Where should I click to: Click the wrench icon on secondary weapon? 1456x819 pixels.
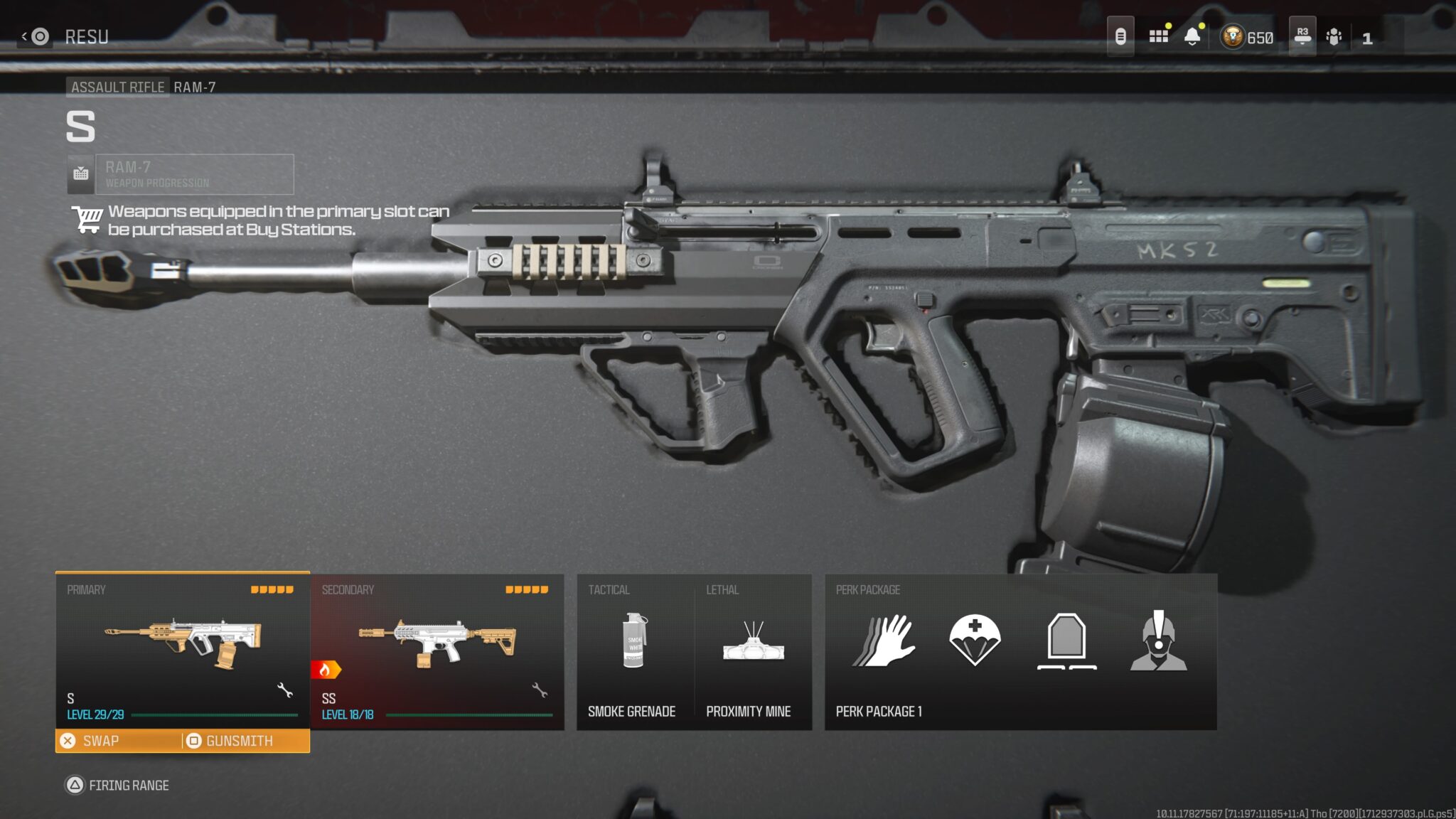[x=540, y=691]
